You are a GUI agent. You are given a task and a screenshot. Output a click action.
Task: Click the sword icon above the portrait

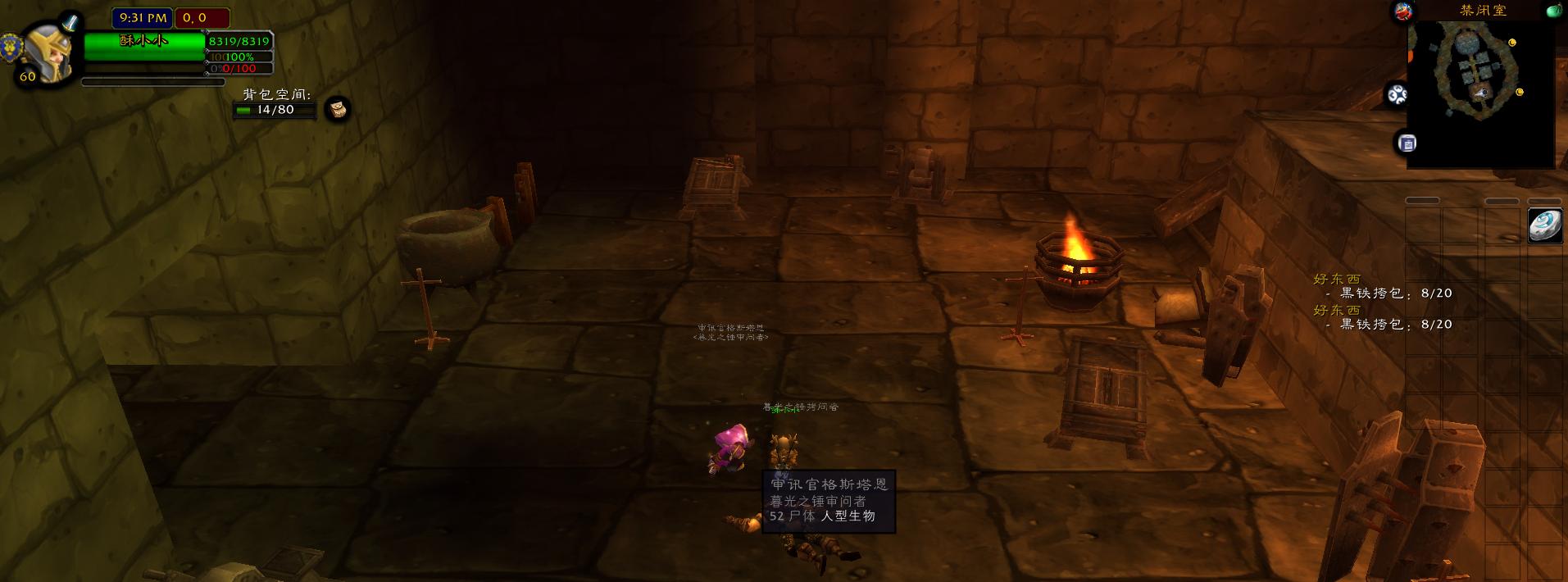pos(70,22)
